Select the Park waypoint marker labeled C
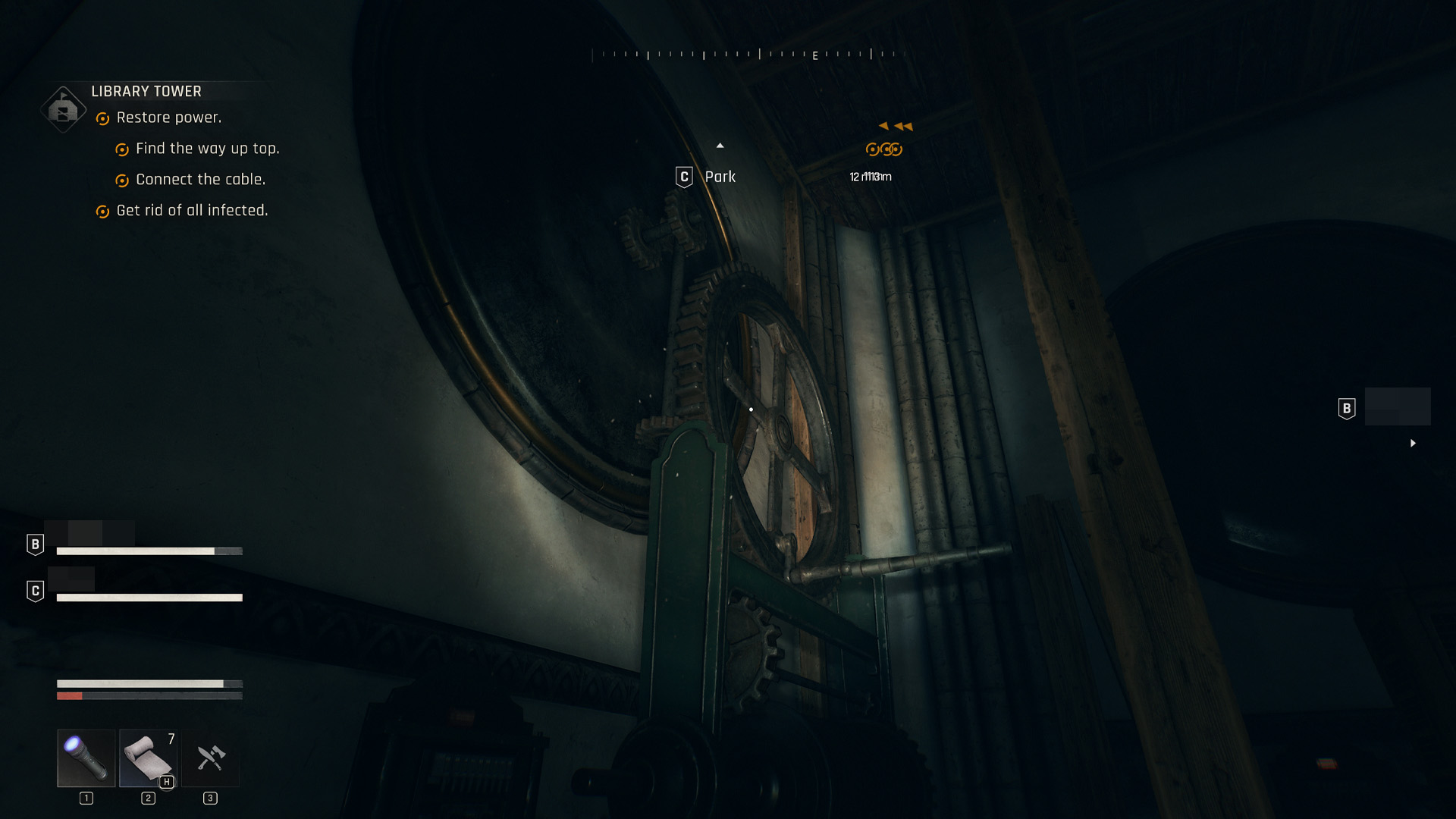1456x819 pixels. click(x=683, y=177)
